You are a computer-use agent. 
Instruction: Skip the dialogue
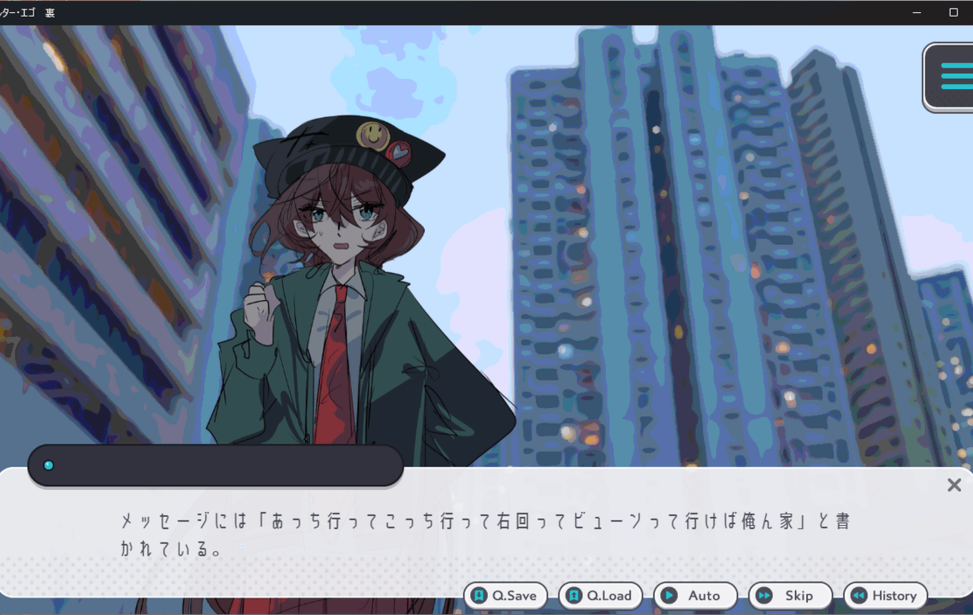point(790,596)
